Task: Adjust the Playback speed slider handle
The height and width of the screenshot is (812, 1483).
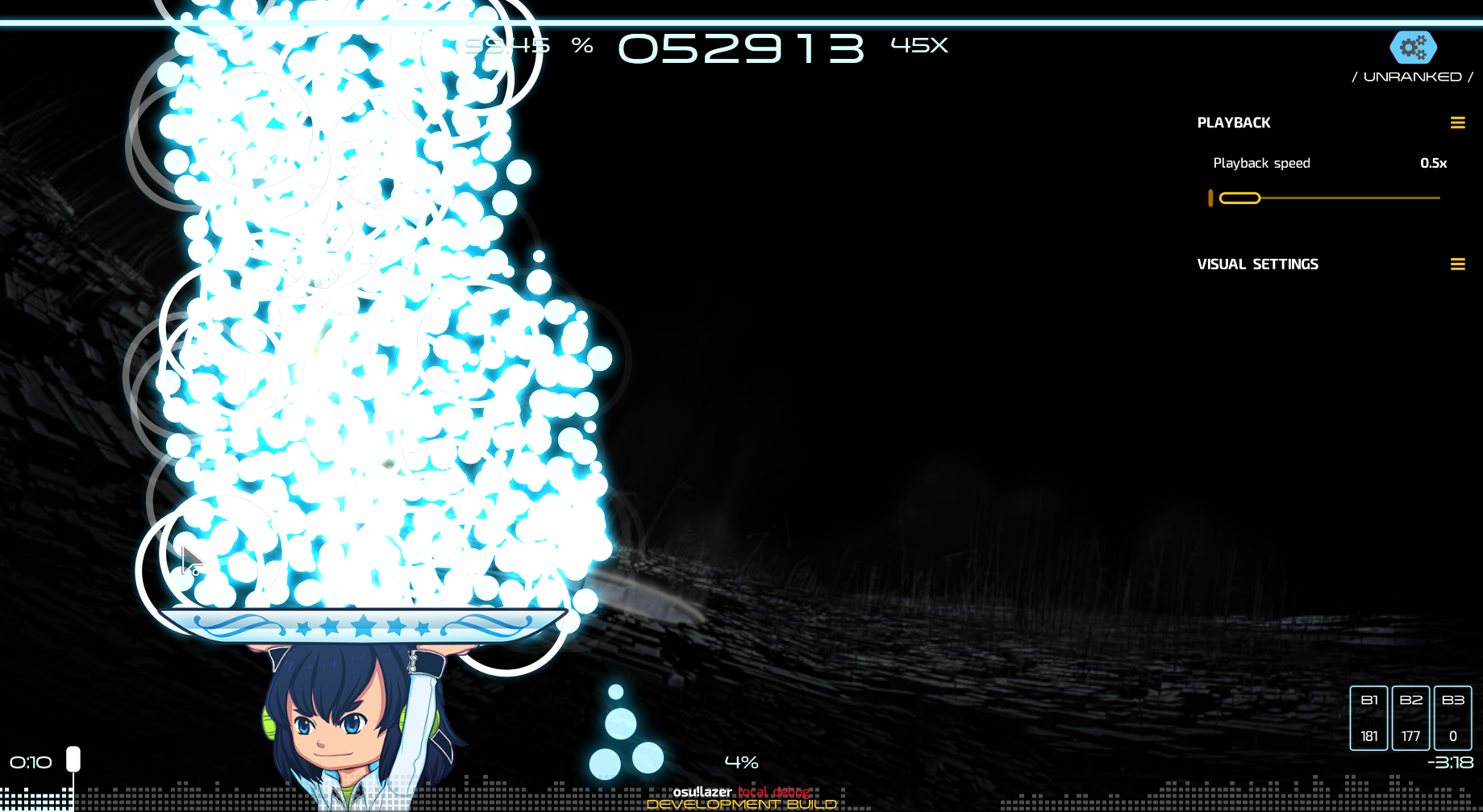Action: (1241, 198)
